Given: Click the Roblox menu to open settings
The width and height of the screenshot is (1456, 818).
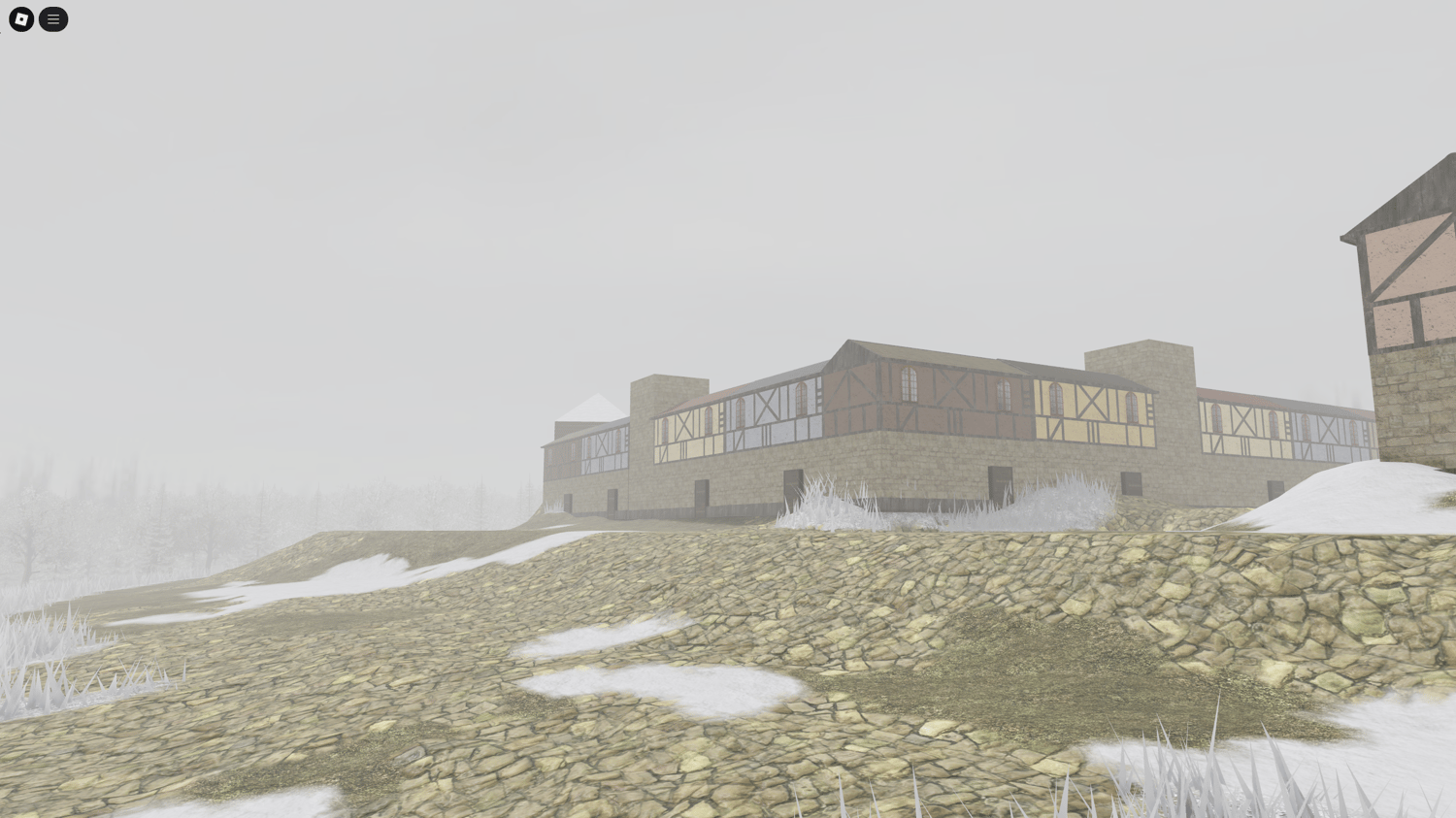Looking at the screenshot, I should [x=53, y=19].
